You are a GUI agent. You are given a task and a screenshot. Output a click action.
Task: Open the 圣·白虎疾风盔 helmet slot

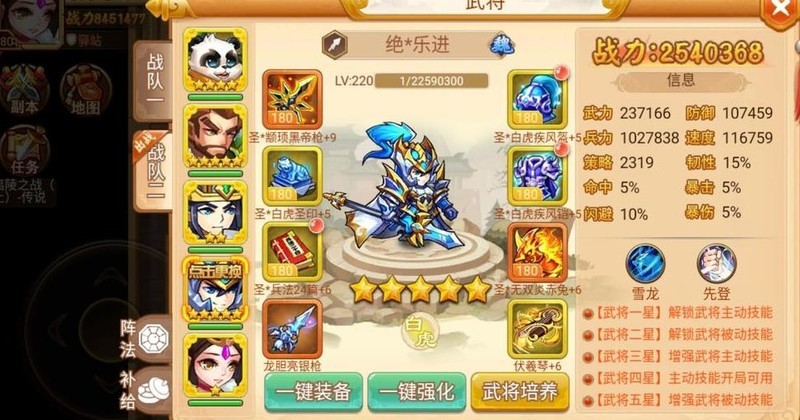point(538,97)
